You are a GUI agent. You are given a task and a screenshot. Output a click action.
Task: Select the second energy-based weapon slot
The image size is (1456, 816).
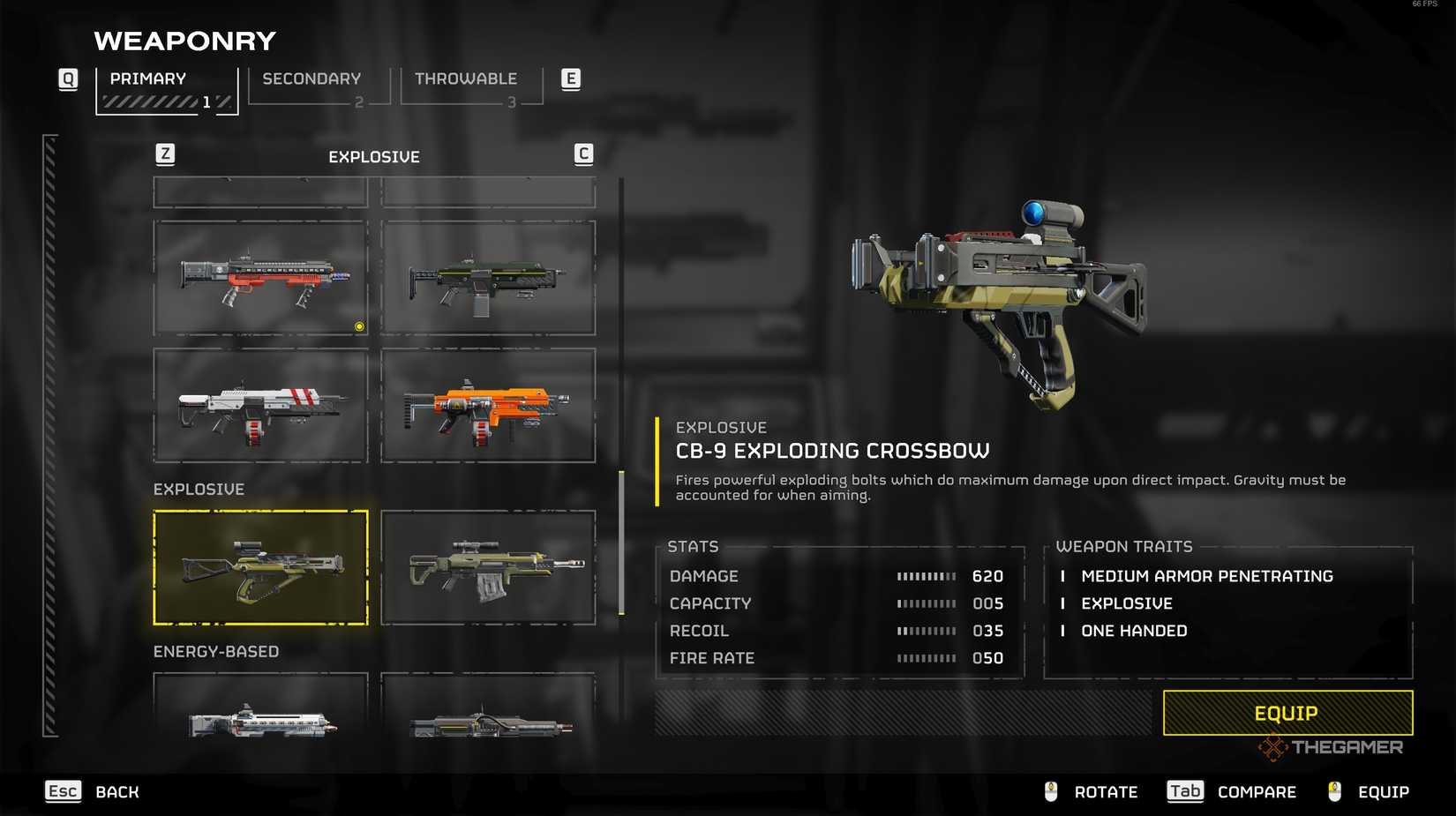[488, 706]
